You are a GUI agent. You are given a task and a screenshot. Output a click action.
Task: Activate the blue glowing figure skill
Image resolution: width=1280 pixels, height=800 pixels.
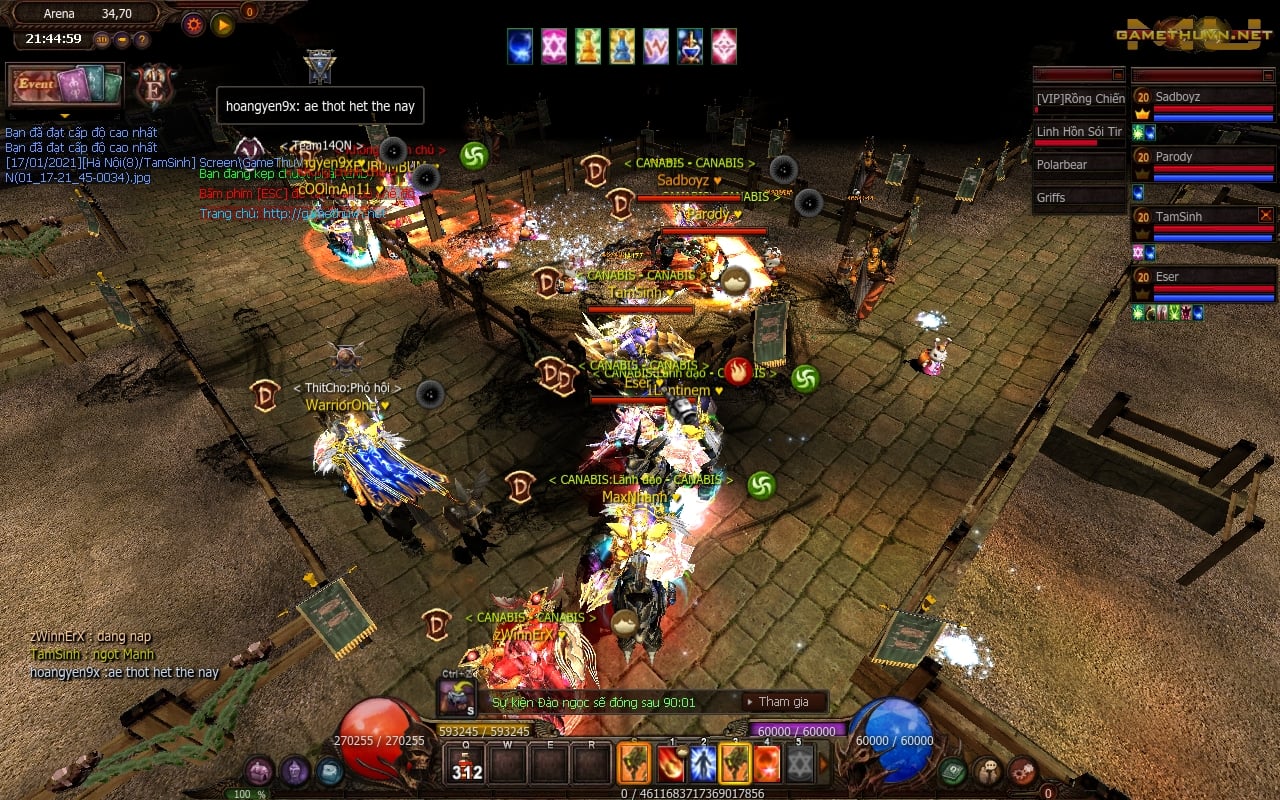703,764
